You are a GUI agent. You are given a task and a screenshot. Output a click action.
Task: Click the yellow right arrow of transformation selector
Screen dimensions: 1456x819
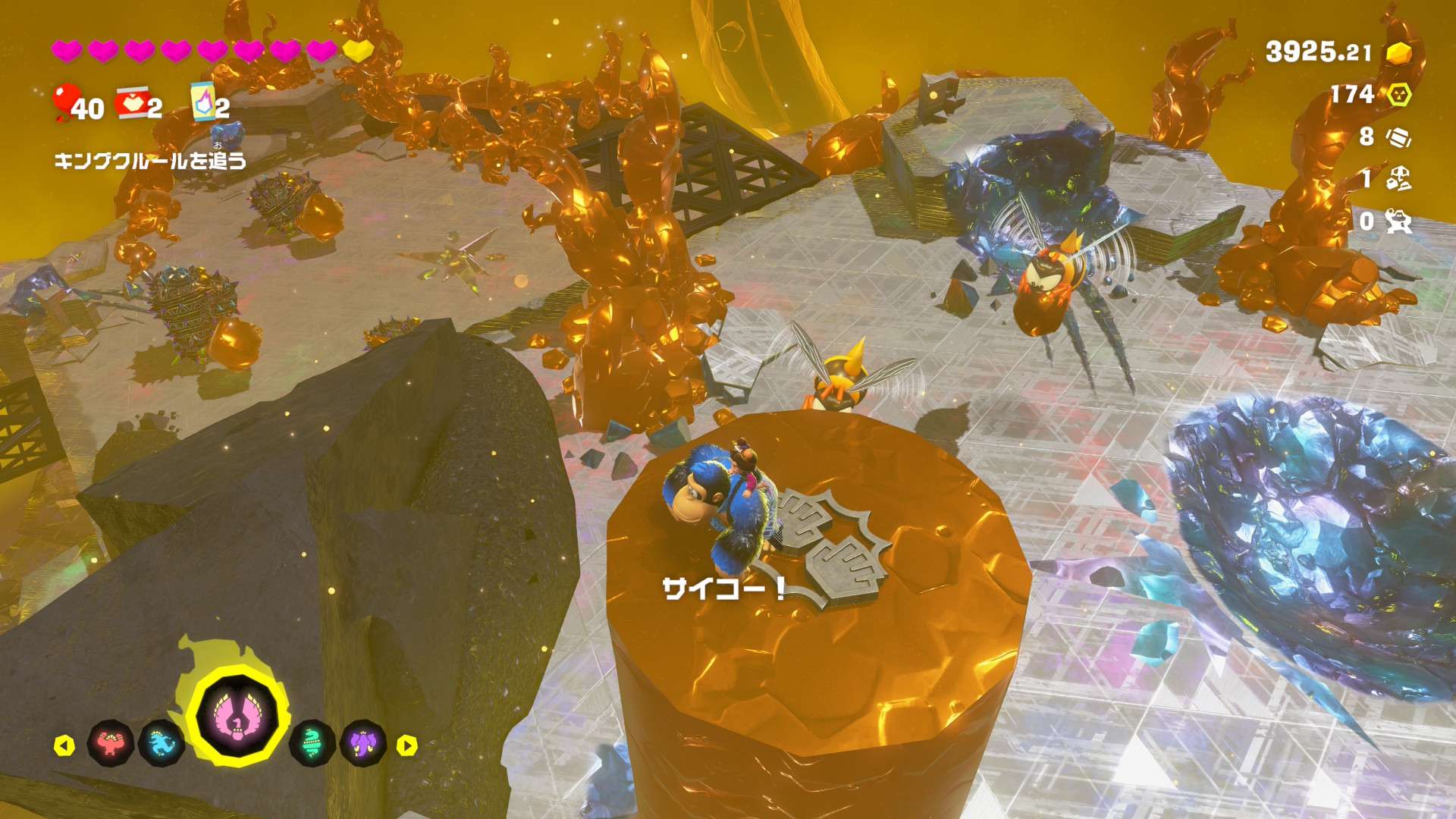pyautogui.click(x=407, y=745)
